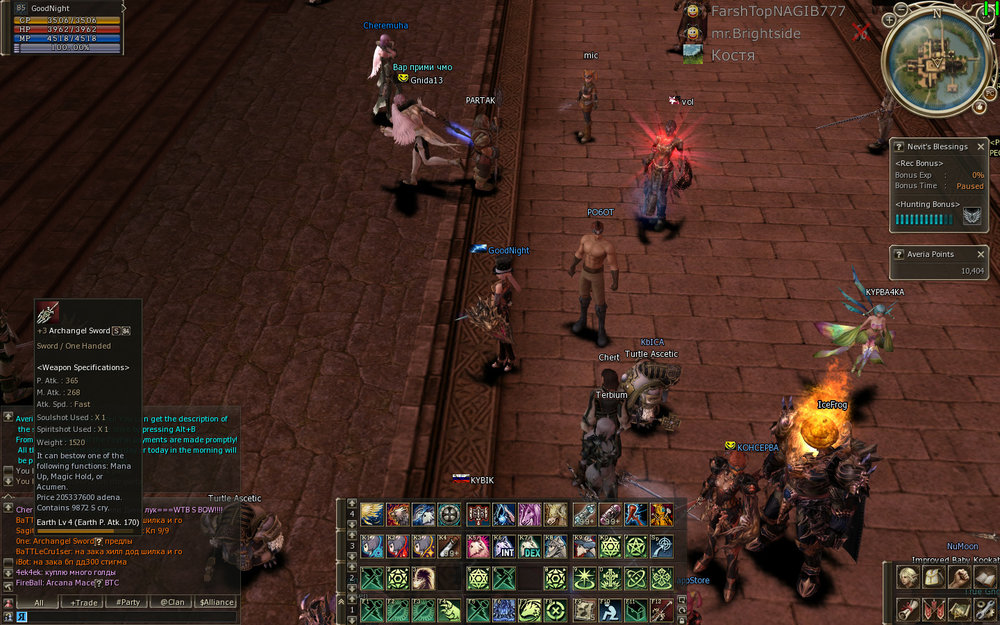Close the Averia Points window
The width and height of the screenshot is (1000, 625).
(x=981, y=254)
